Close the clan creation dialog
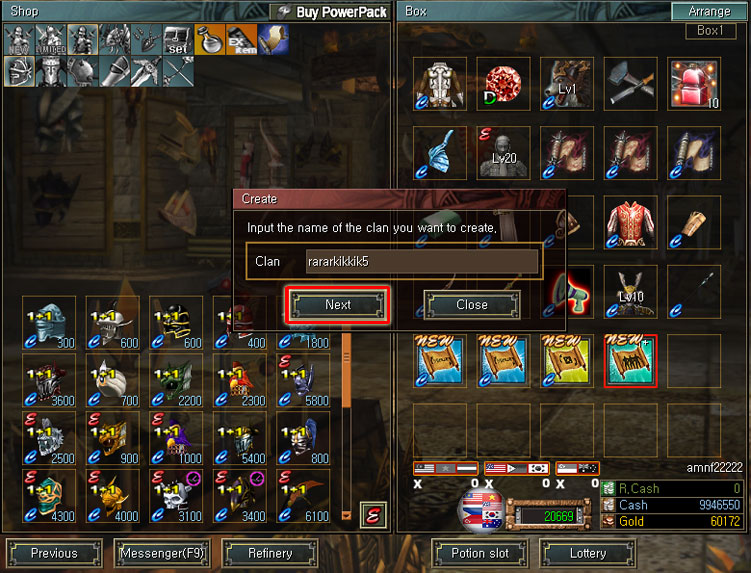Image resolution: width=751 pixels, height=573 pixels. [472, 305]
